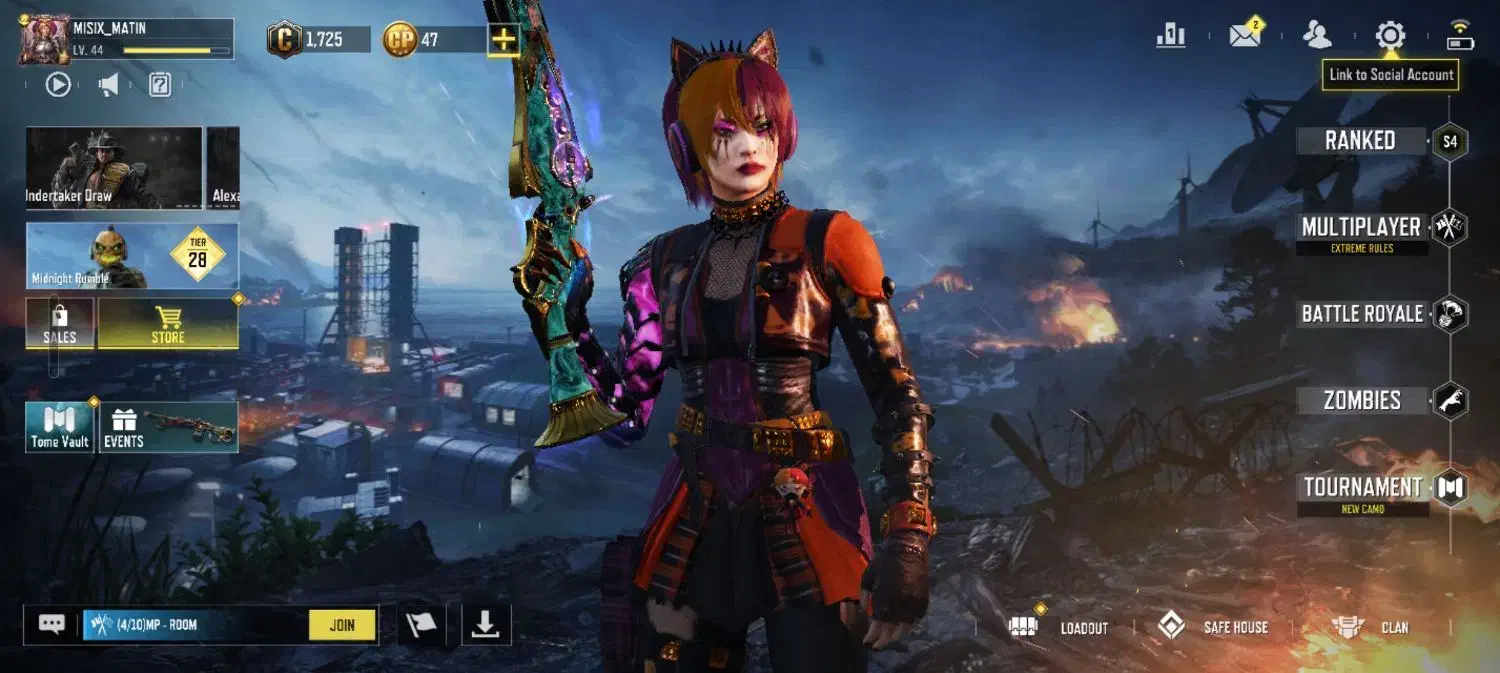Join the MP room

pos(342,625)
